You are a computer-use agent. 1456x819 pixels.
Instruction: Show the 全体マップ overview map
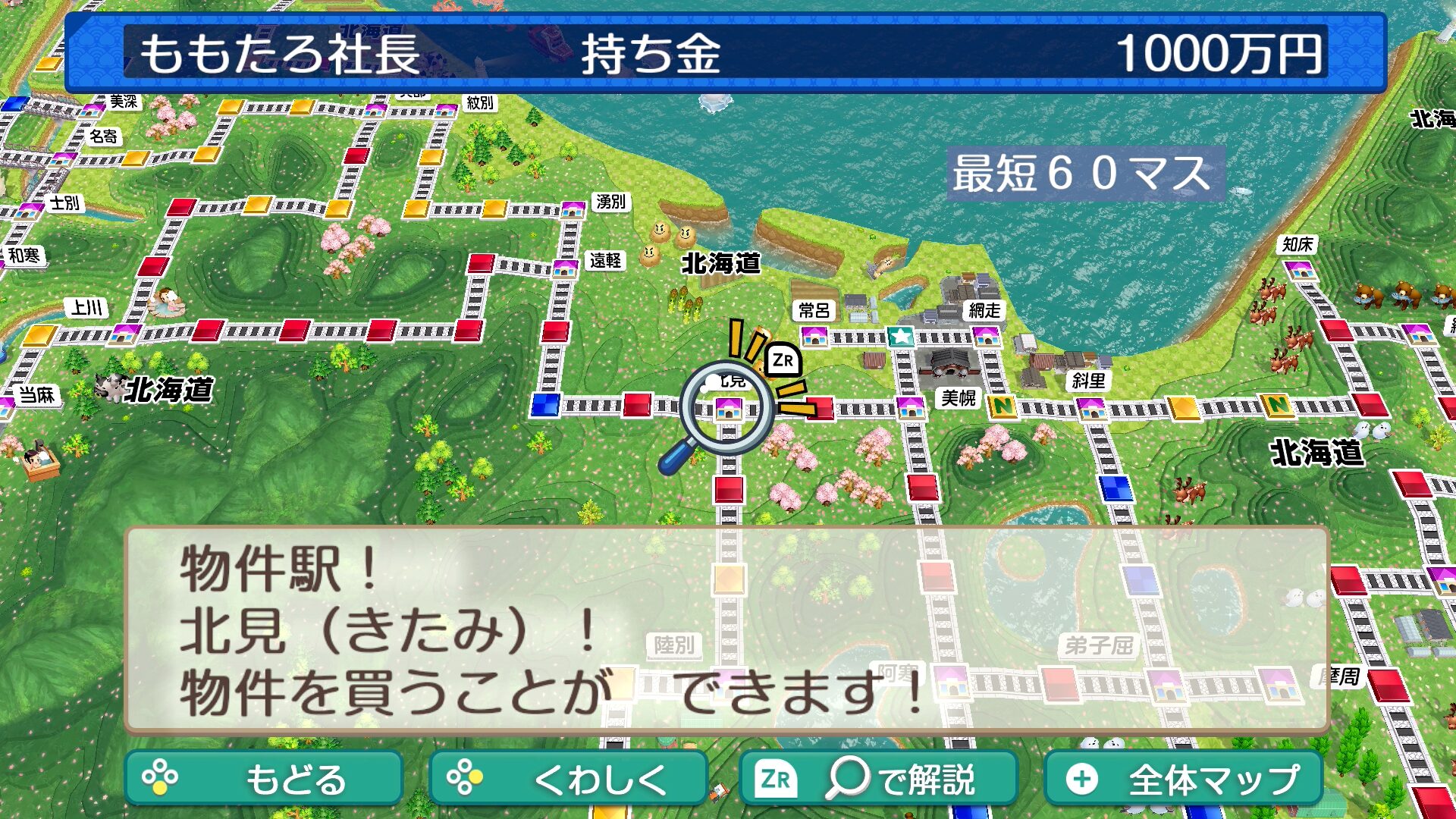1183,778
